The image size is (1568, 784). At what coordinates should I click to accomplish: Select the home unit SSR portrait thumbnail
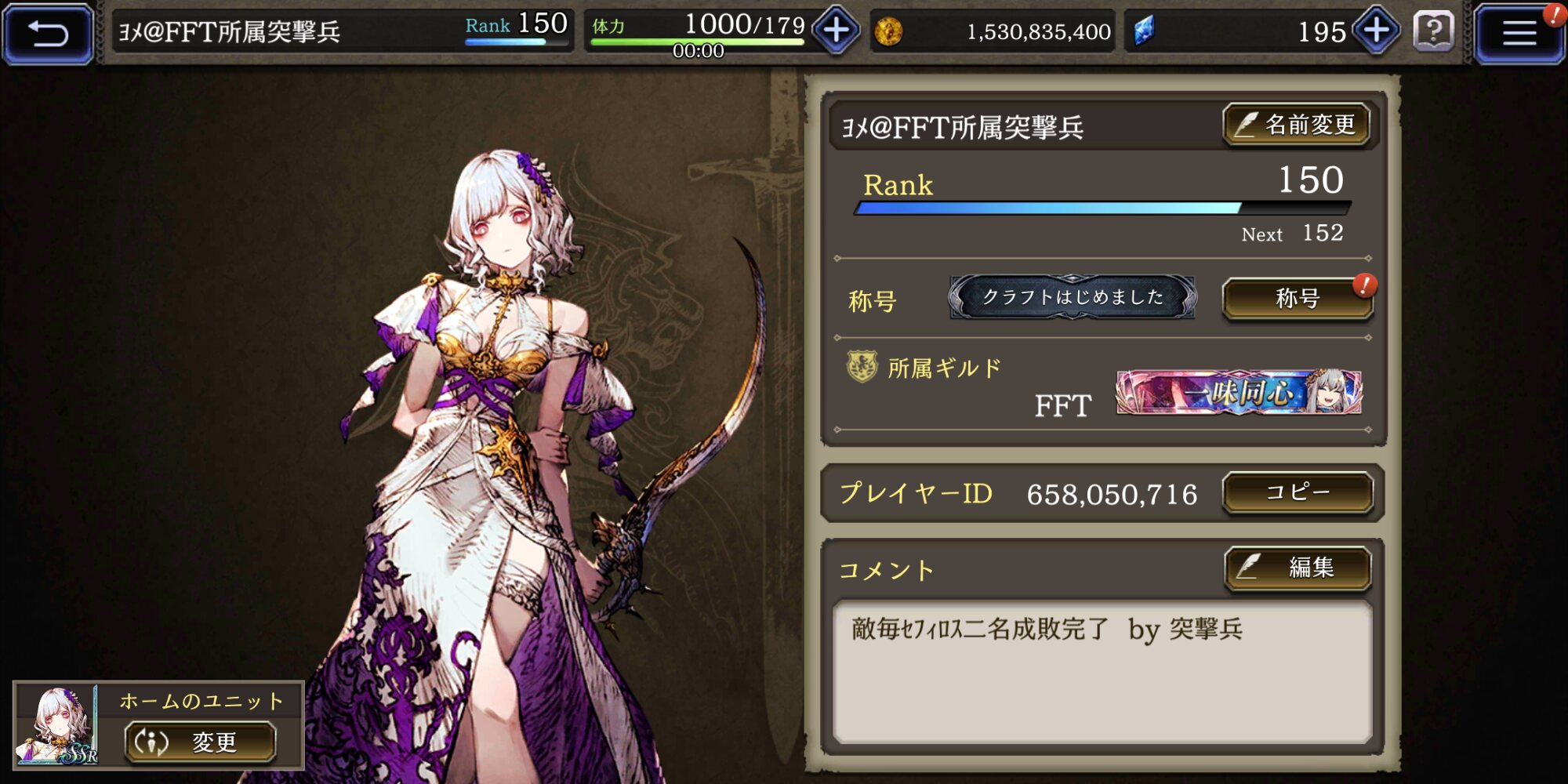[x=57, y=725]
